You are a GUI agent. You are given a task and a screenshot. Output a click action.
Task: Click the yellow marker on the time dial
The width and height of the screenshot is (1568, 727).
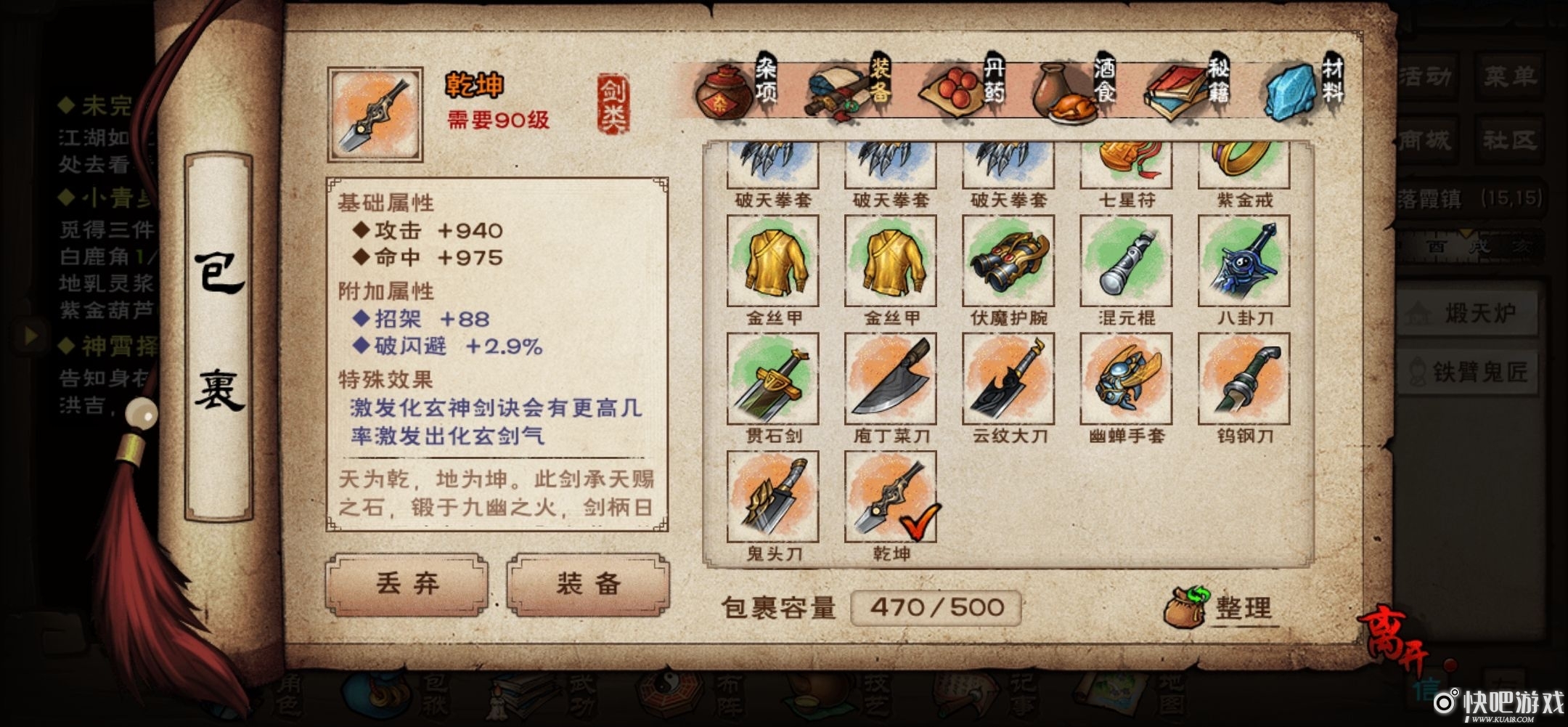(1466, 231)
